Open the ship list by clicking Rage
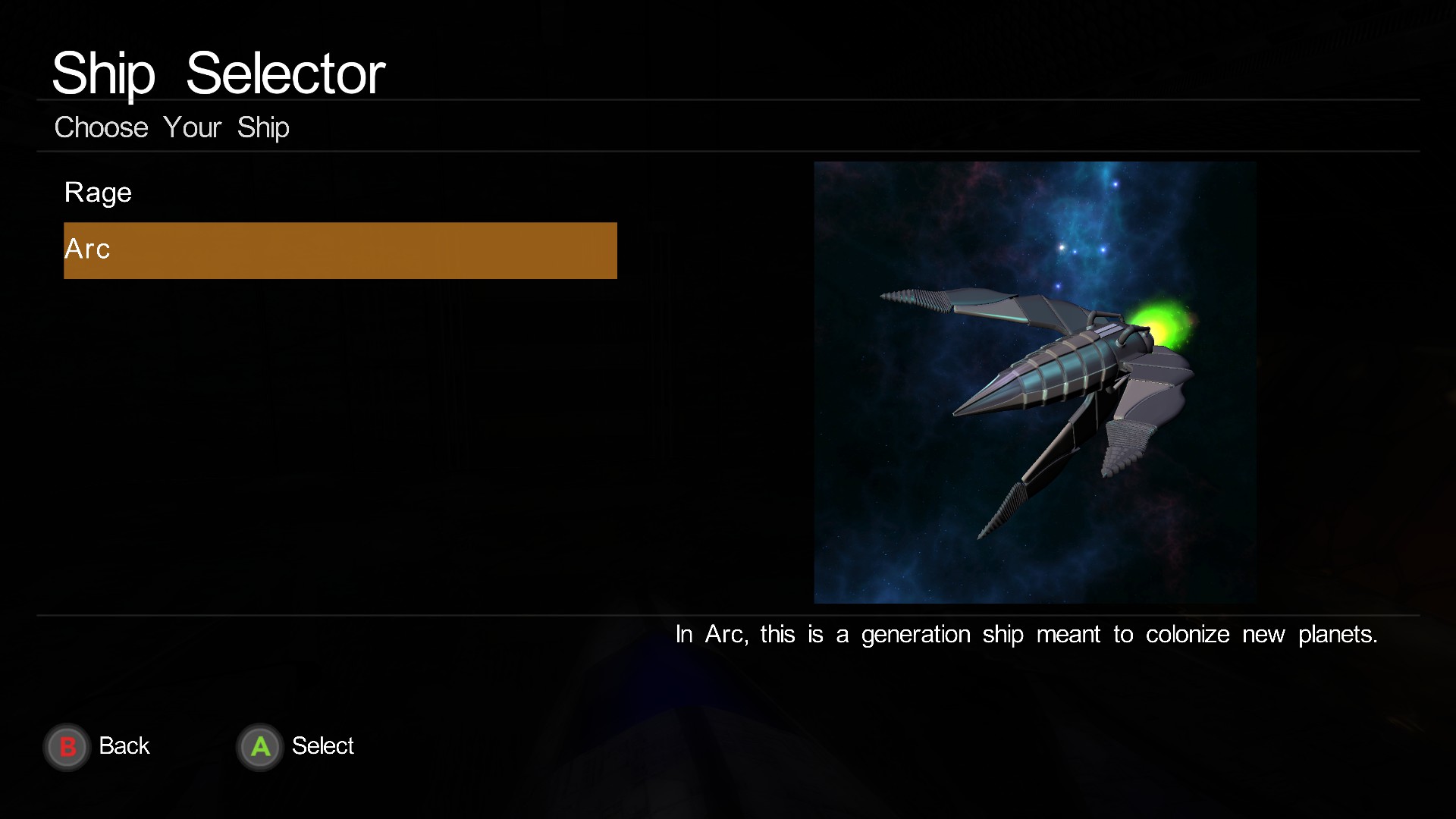 (98, 192)
